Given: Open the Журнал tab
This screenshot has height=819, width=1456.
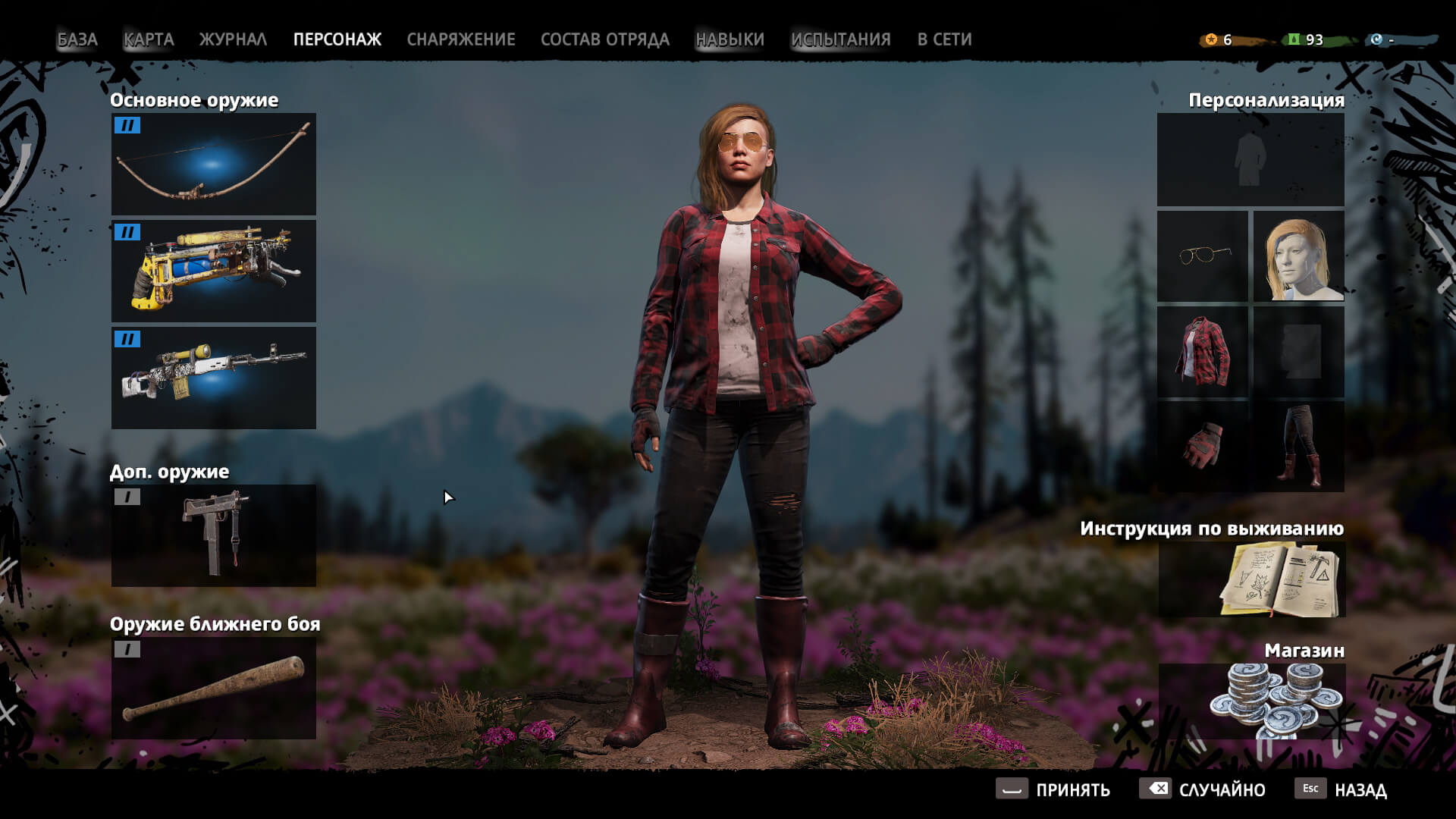Looking at the screenshot, I should [x=233, y=39].
